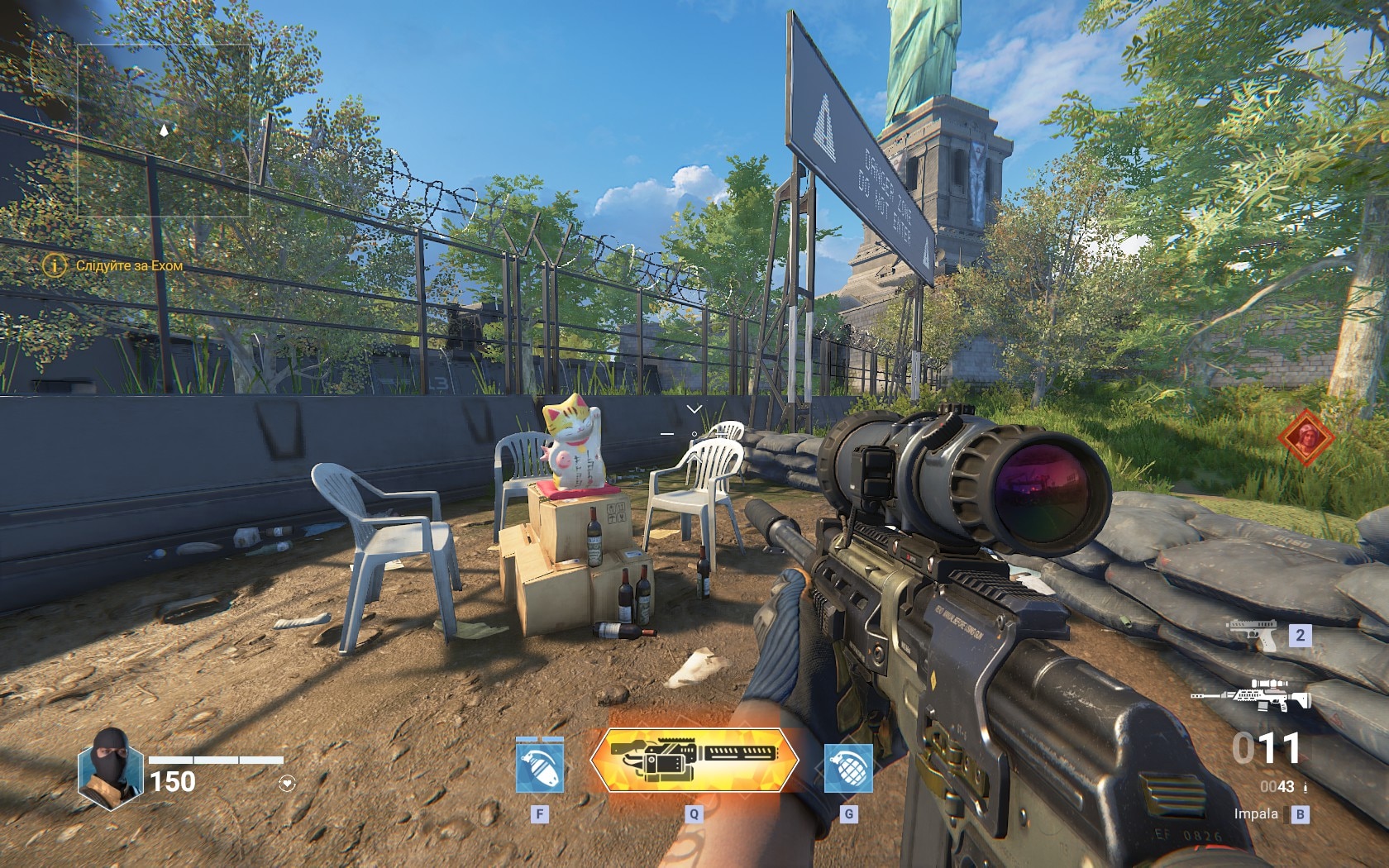The width and height of the screenshot is (1389, 868).
Task: Click the masked operator portrait
Action: tap(109, 767)
